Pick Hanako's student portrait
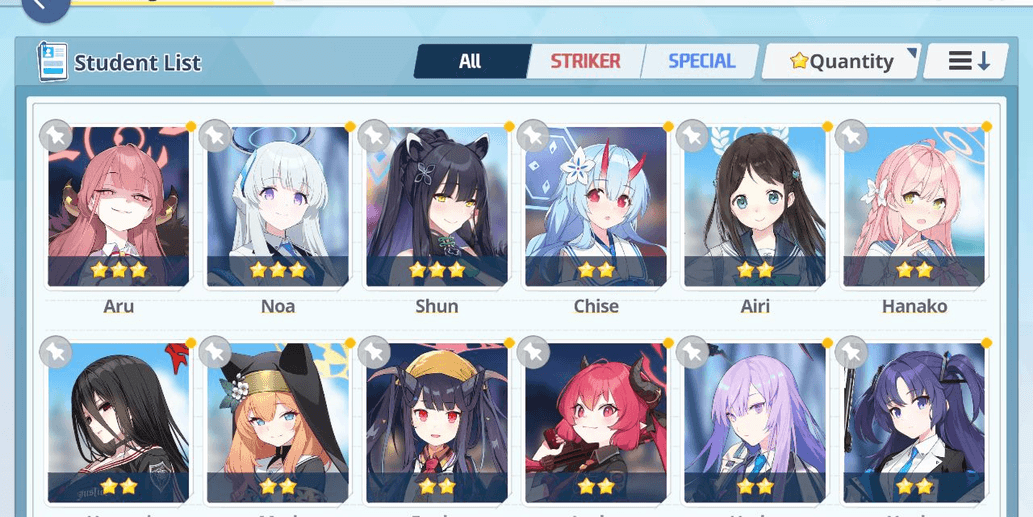Screen dimensions: 1033x517 pos(914,207)
